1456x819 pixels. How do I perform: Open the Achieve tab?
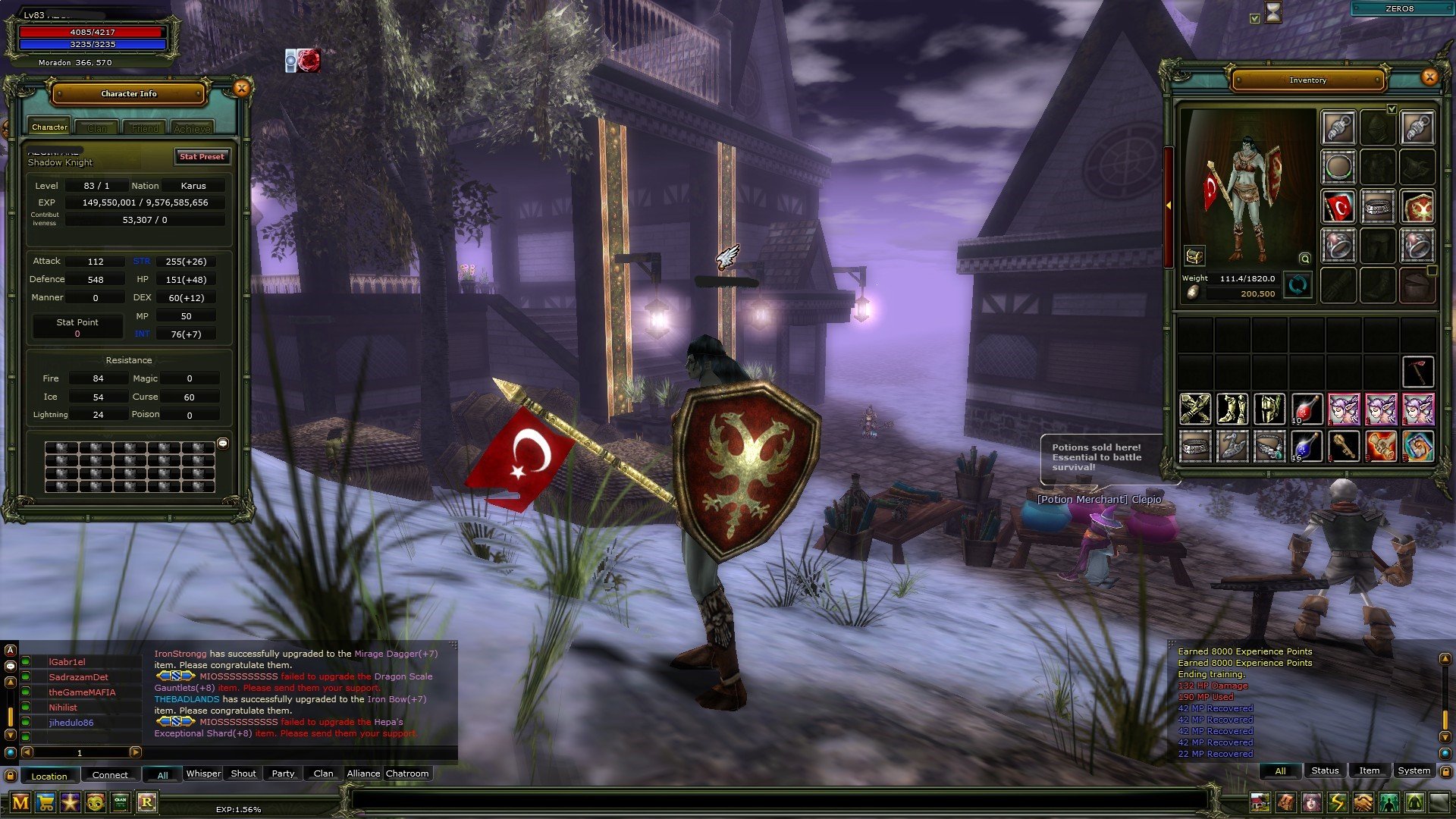tap(192, 128)
